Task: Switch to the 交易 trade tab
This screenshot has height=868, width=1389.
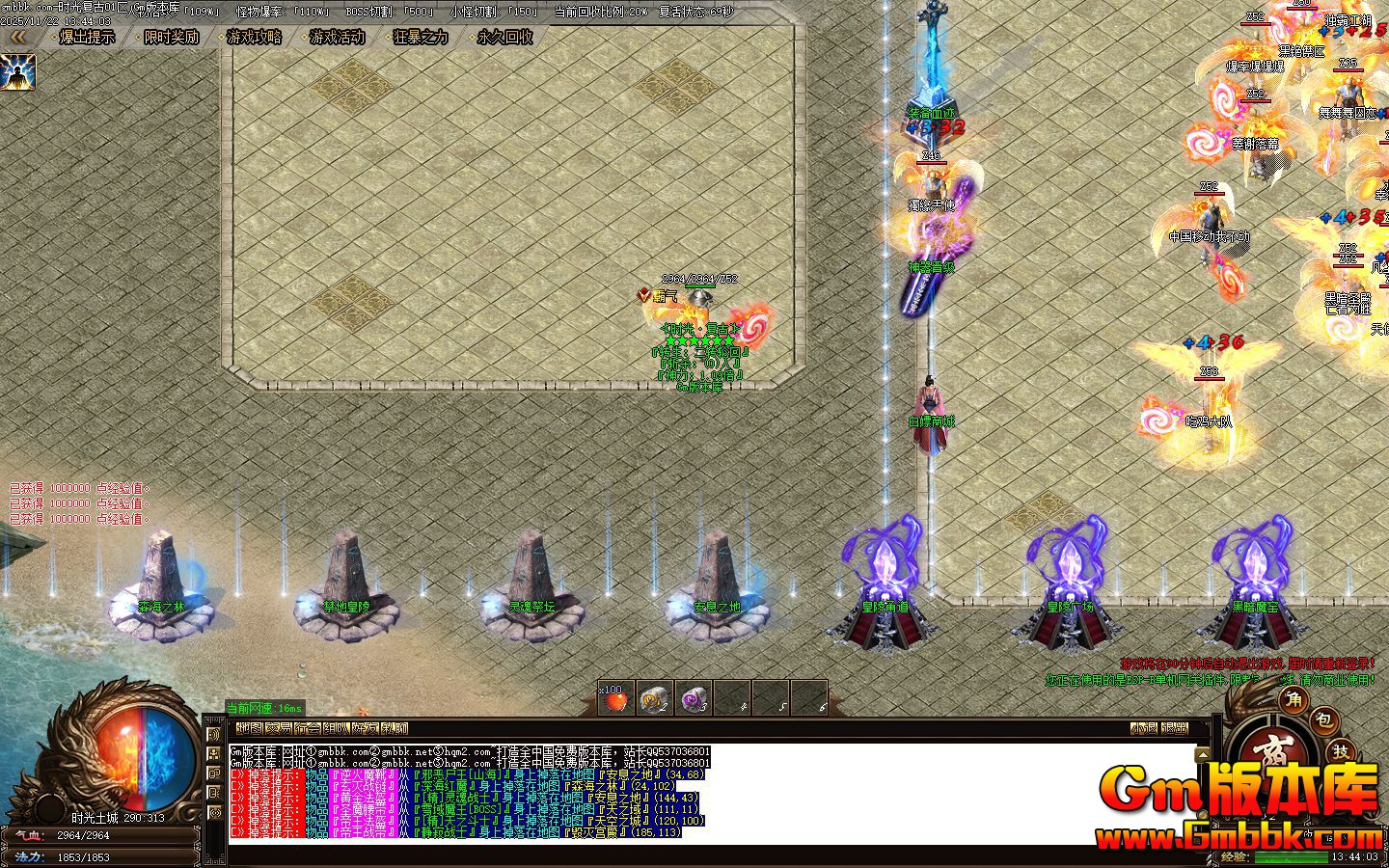Action: point(279,728)
